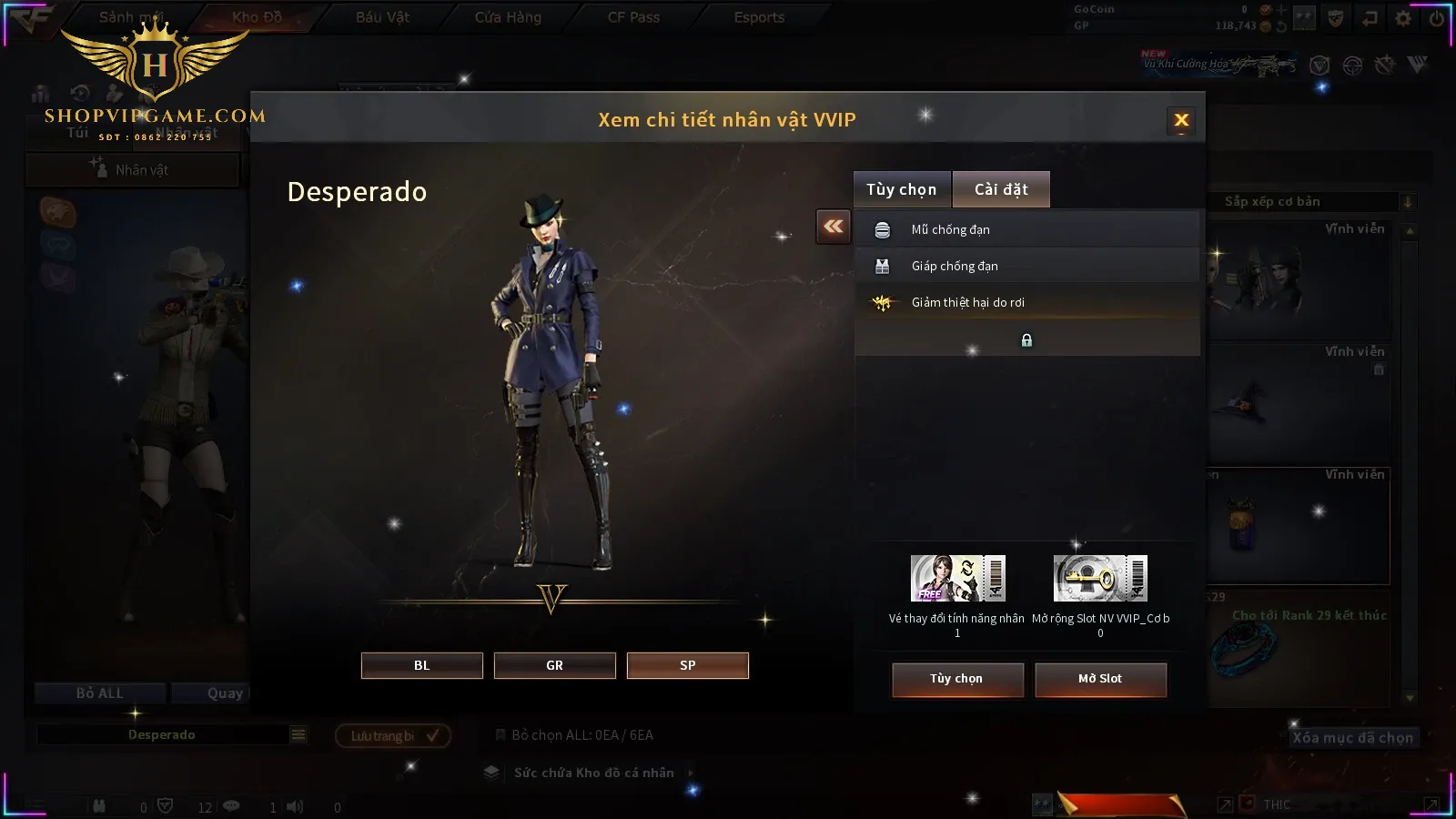This screenshot has height=819, width=1456.
Task: Close the VVIP character detail window
Action: [1181, 120]
